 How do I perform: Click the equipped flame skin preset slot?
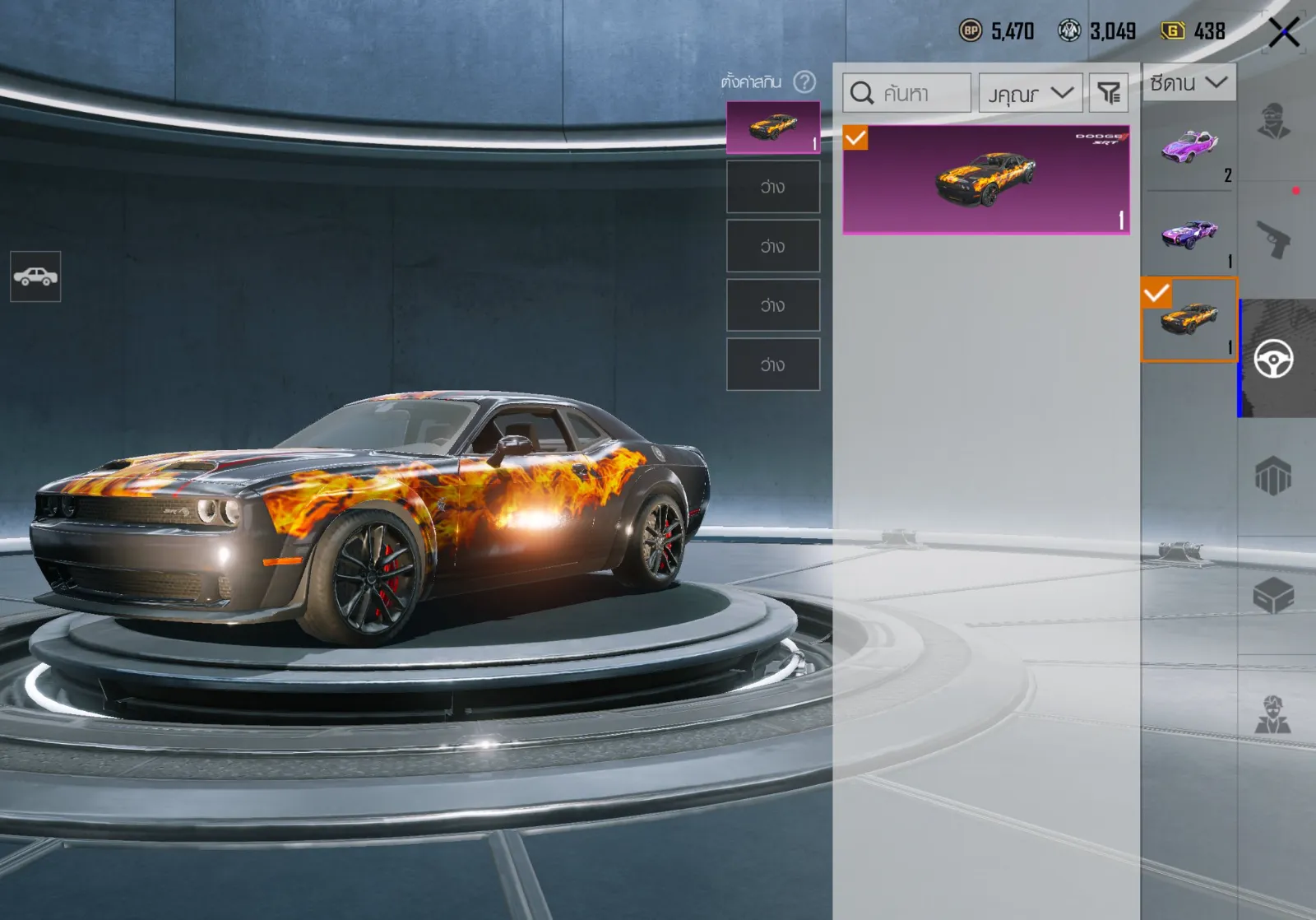(772, 128)
